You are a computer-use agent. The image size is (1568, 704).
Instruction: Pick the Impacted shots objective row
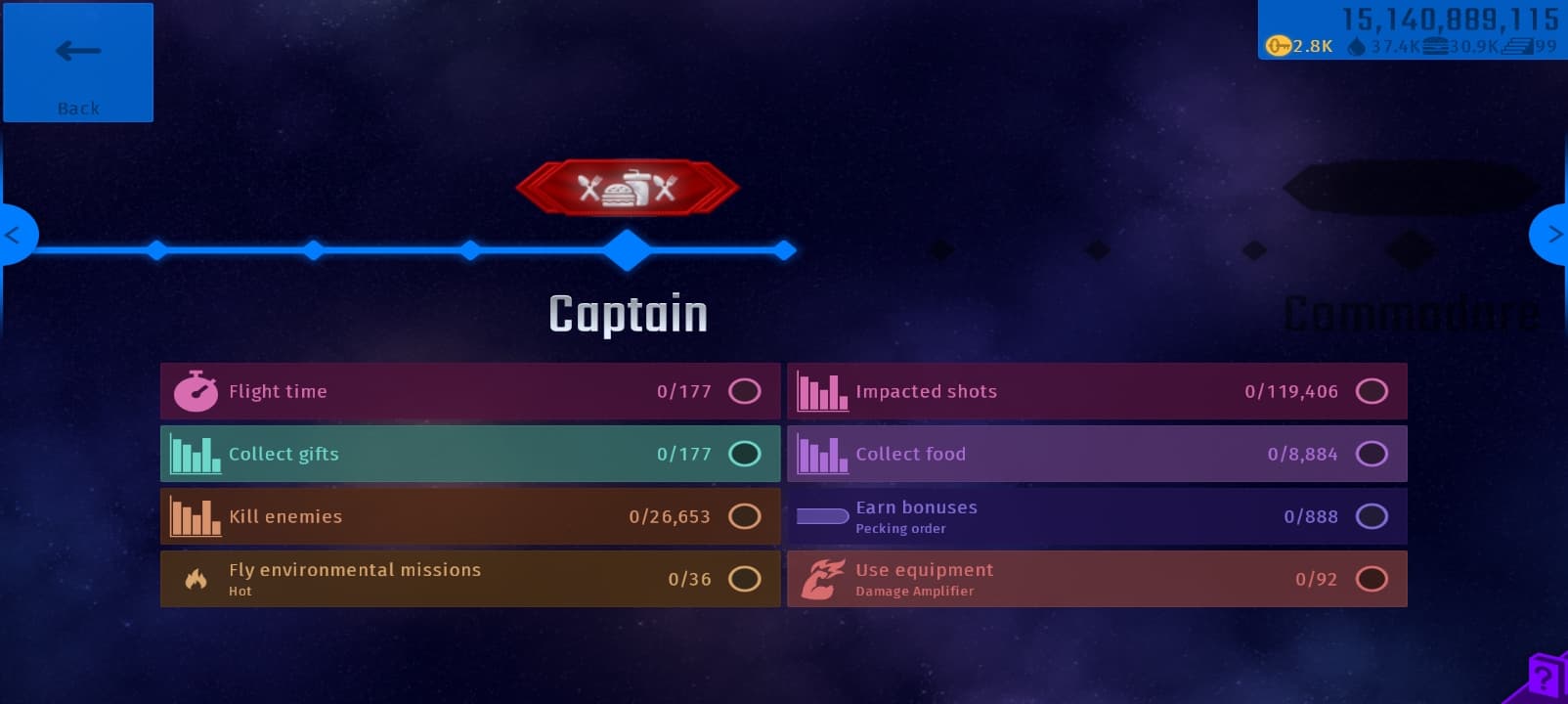tap(1096, 391)
